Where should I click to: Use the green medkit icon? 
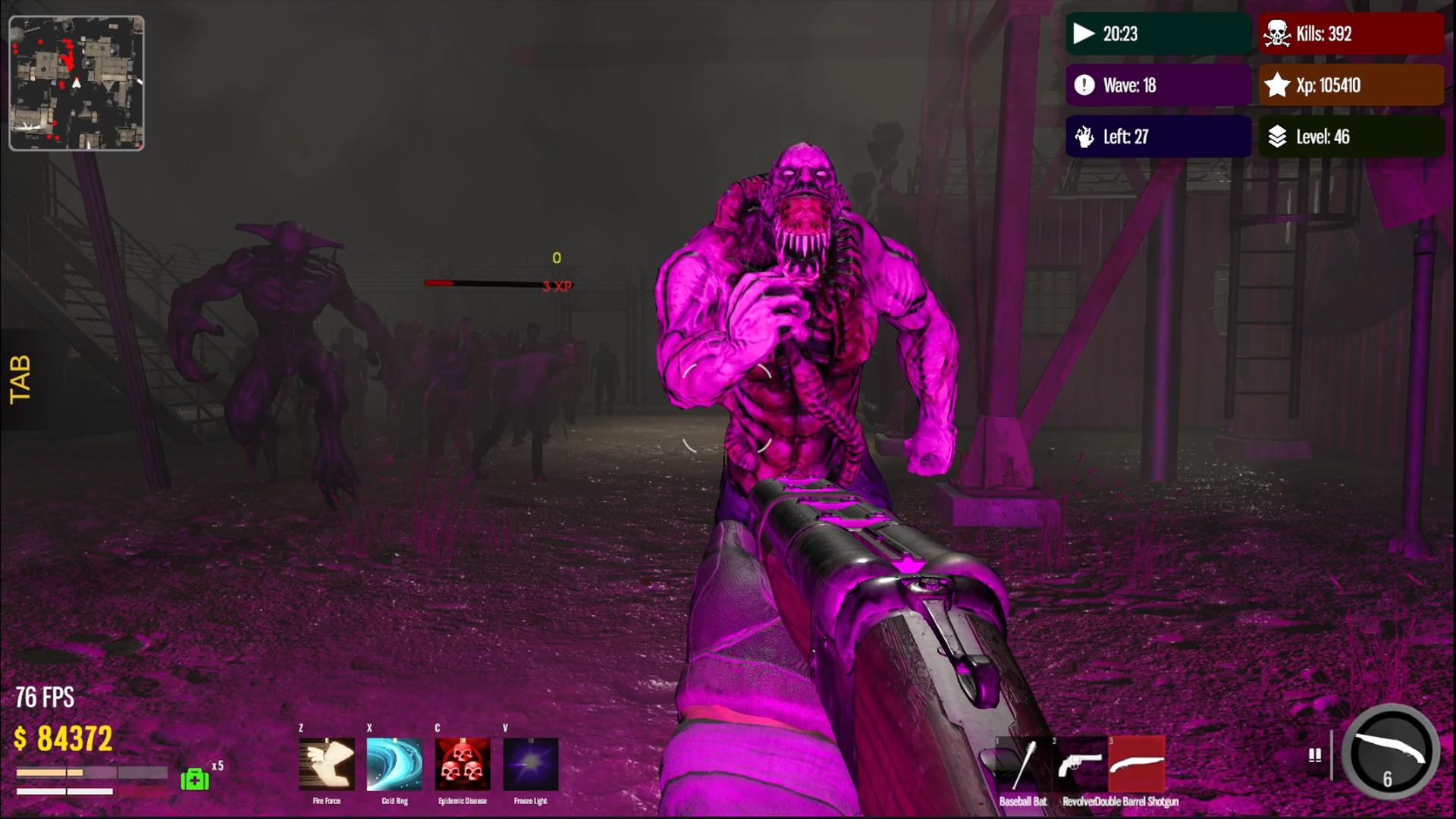[x=194, y=778]
